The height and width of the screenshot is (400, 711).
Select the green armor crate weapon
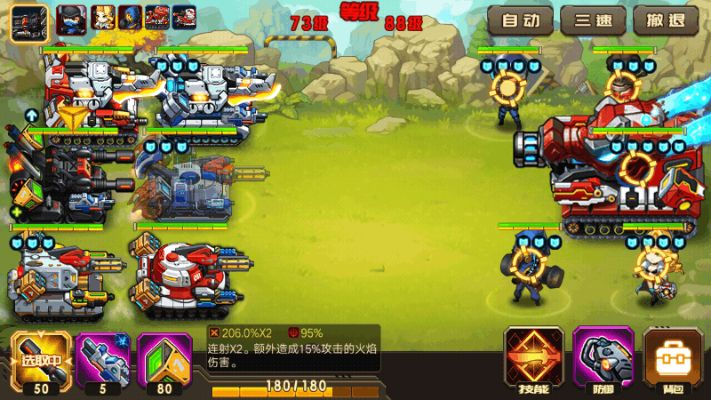pyautogui.click(x=164, y=358)
